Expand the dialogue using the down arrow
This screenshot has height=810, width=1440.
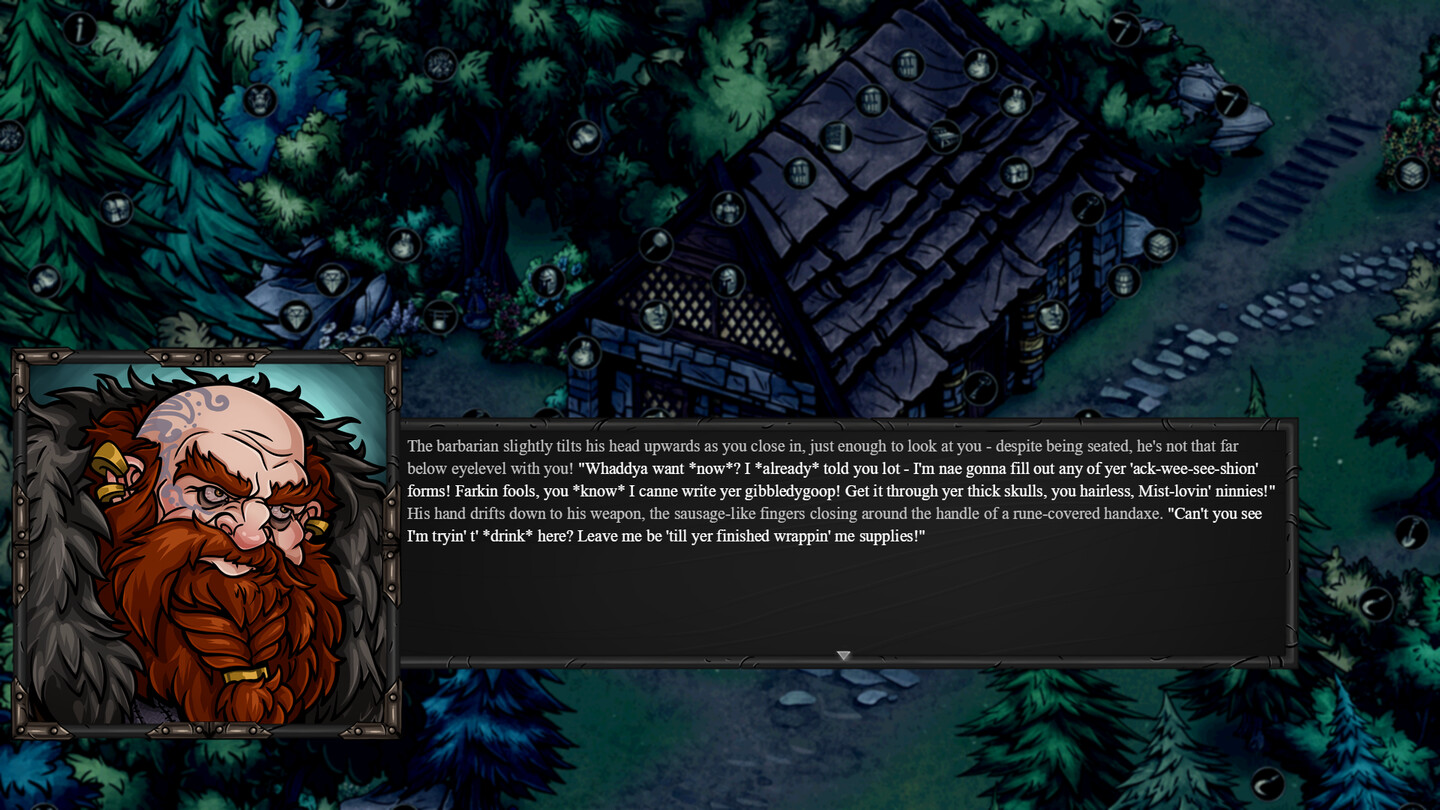tap(843, 655)
